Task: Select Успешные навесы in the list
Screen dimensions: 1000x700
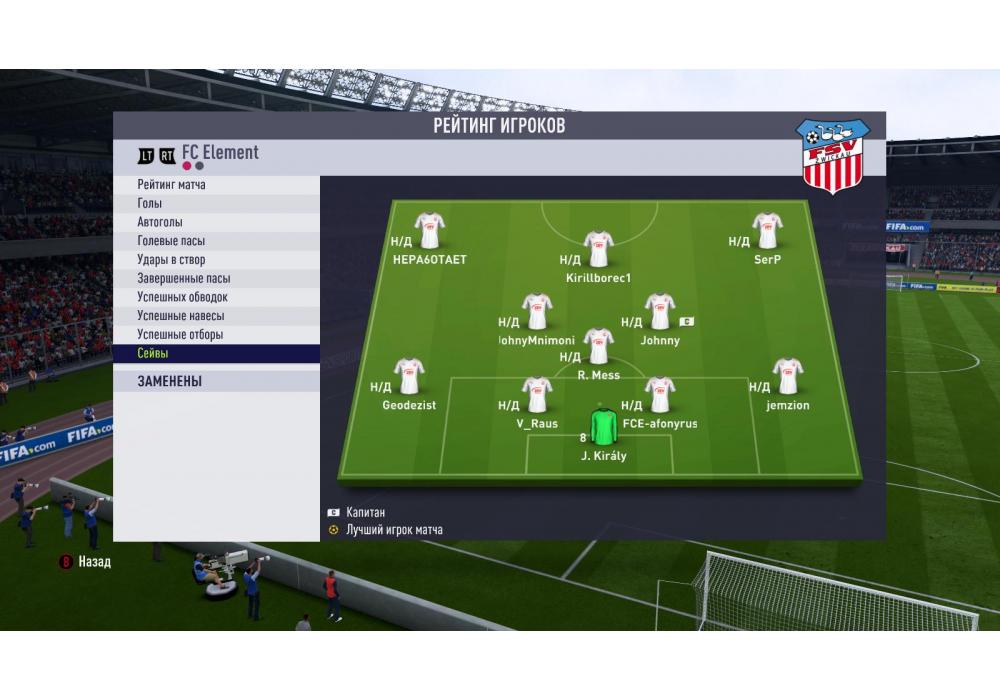Action: coord(216,316)
